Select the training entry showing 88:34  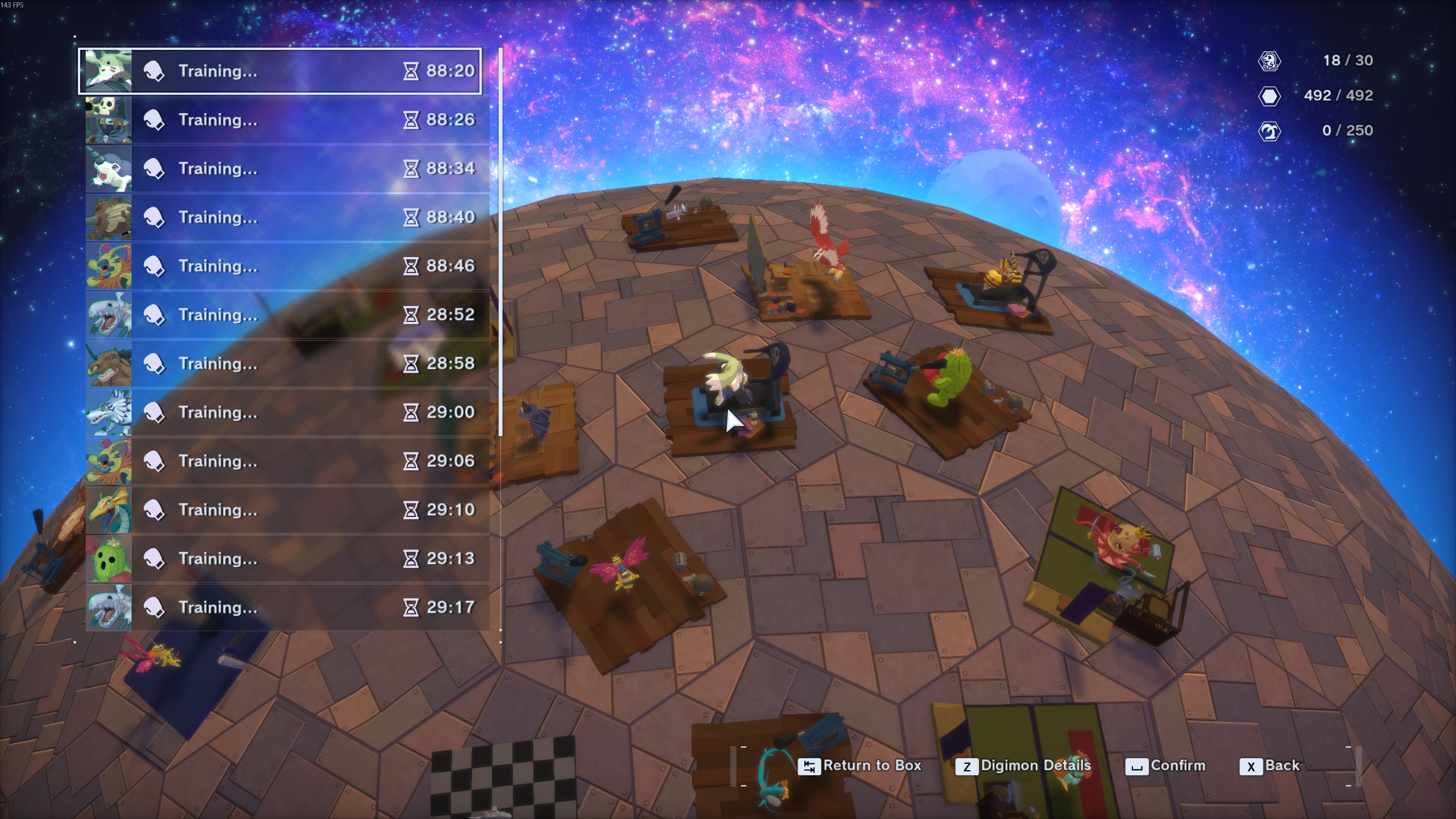point(287,169)
